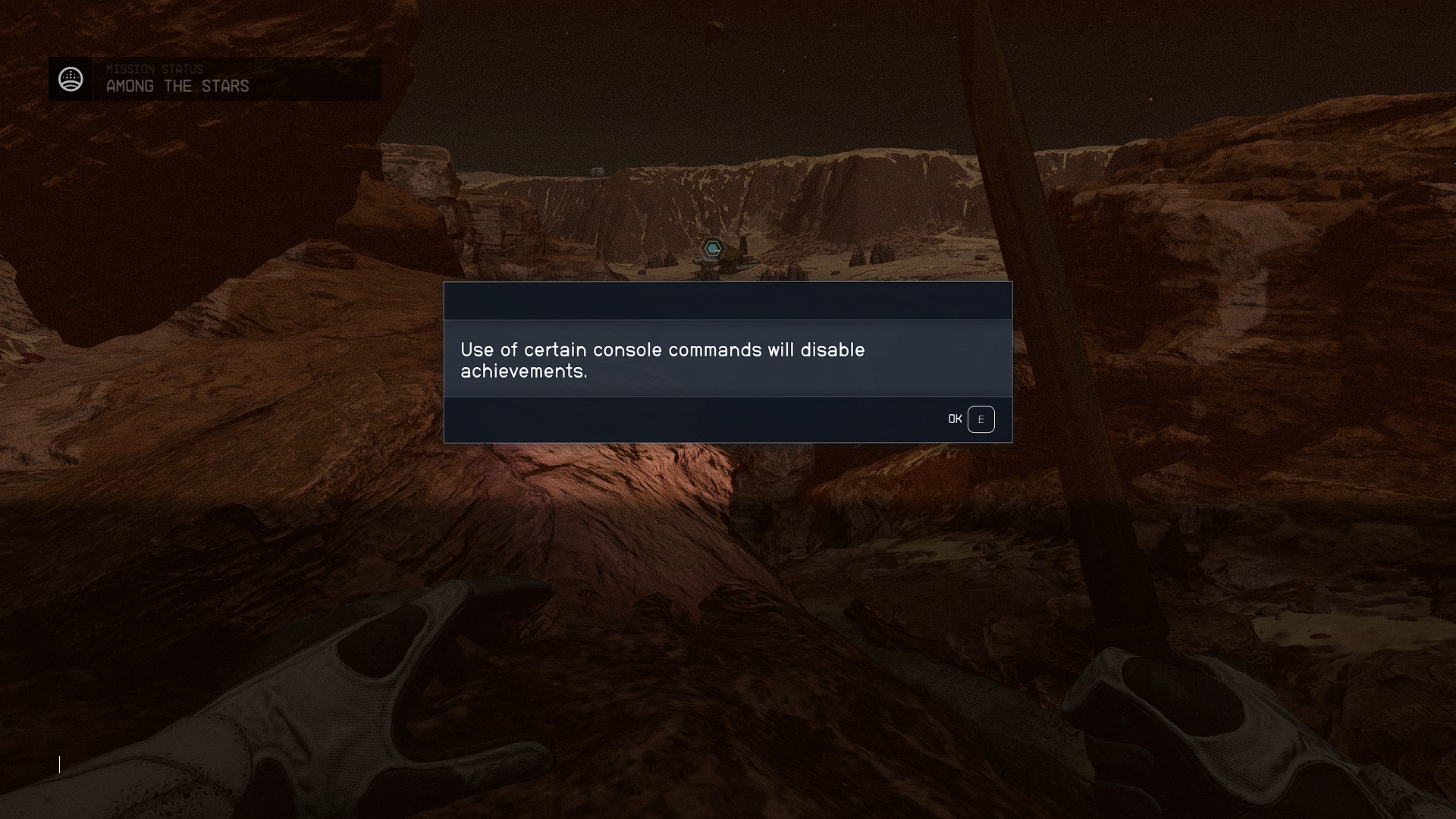Select the dialog header bar
Viewport: 1456px width, 819px height.
pyautogui.click(x=726, y=300)
